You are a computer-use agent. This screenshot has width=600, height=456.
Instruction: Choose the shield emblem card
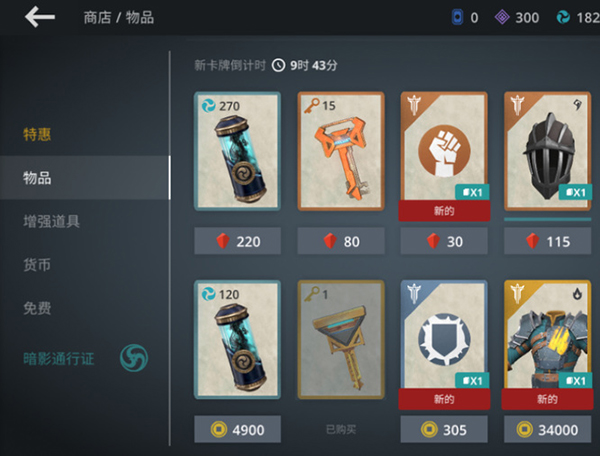(x=444, y=340)
